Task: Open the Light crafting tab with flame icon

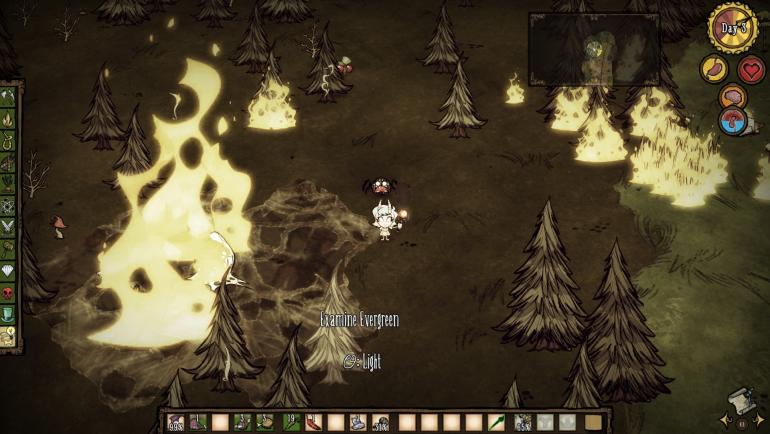Action: (8, 119)
